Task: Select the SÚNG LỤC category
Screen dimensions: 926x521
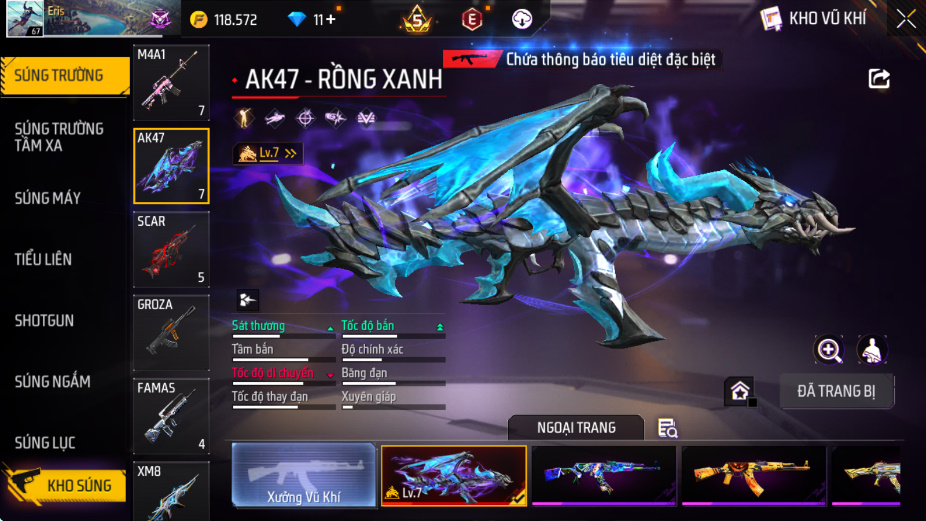Action: (46, 442)
